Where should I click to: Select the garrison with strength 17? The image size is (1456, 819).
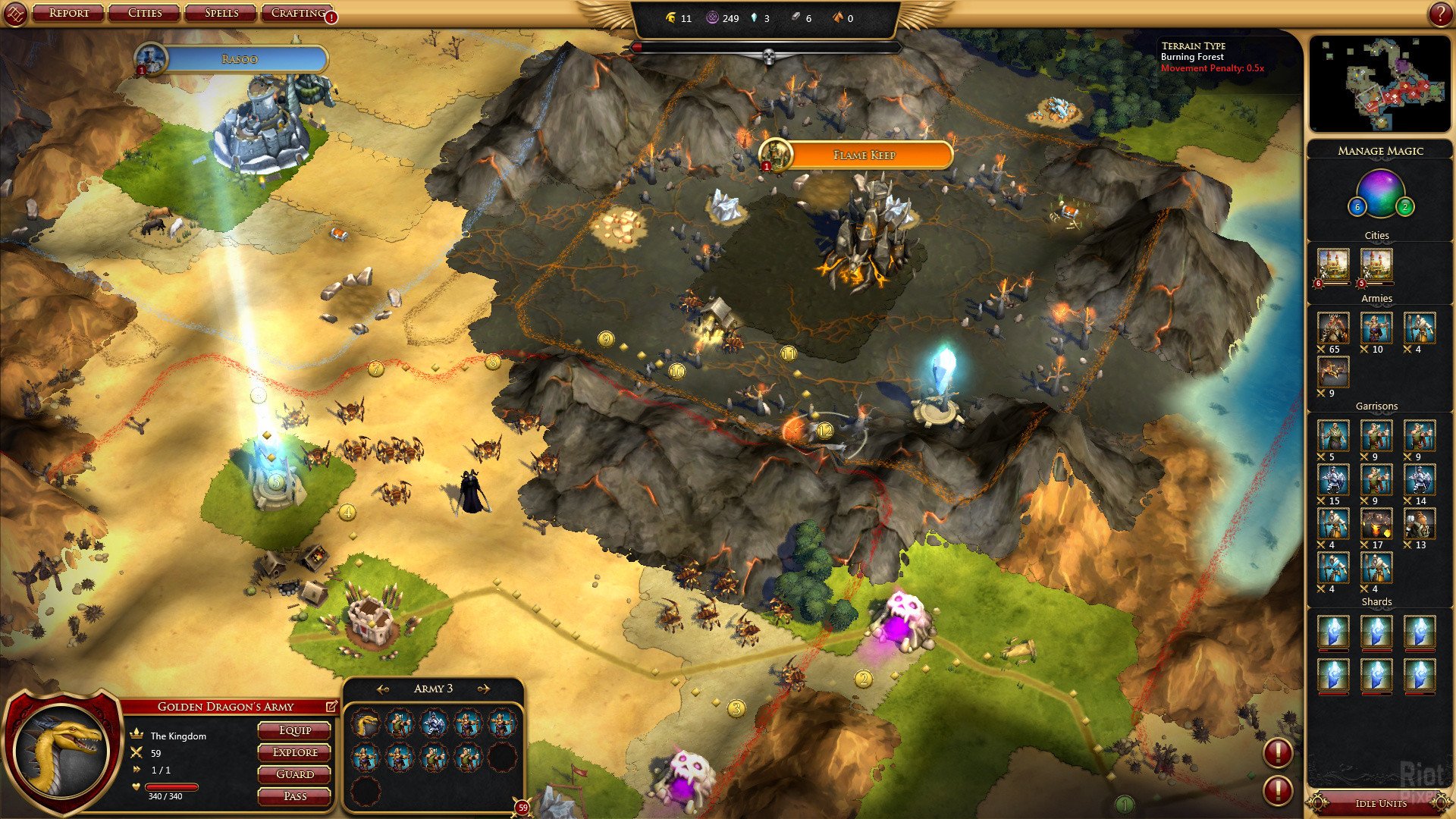coord(1376,525)
